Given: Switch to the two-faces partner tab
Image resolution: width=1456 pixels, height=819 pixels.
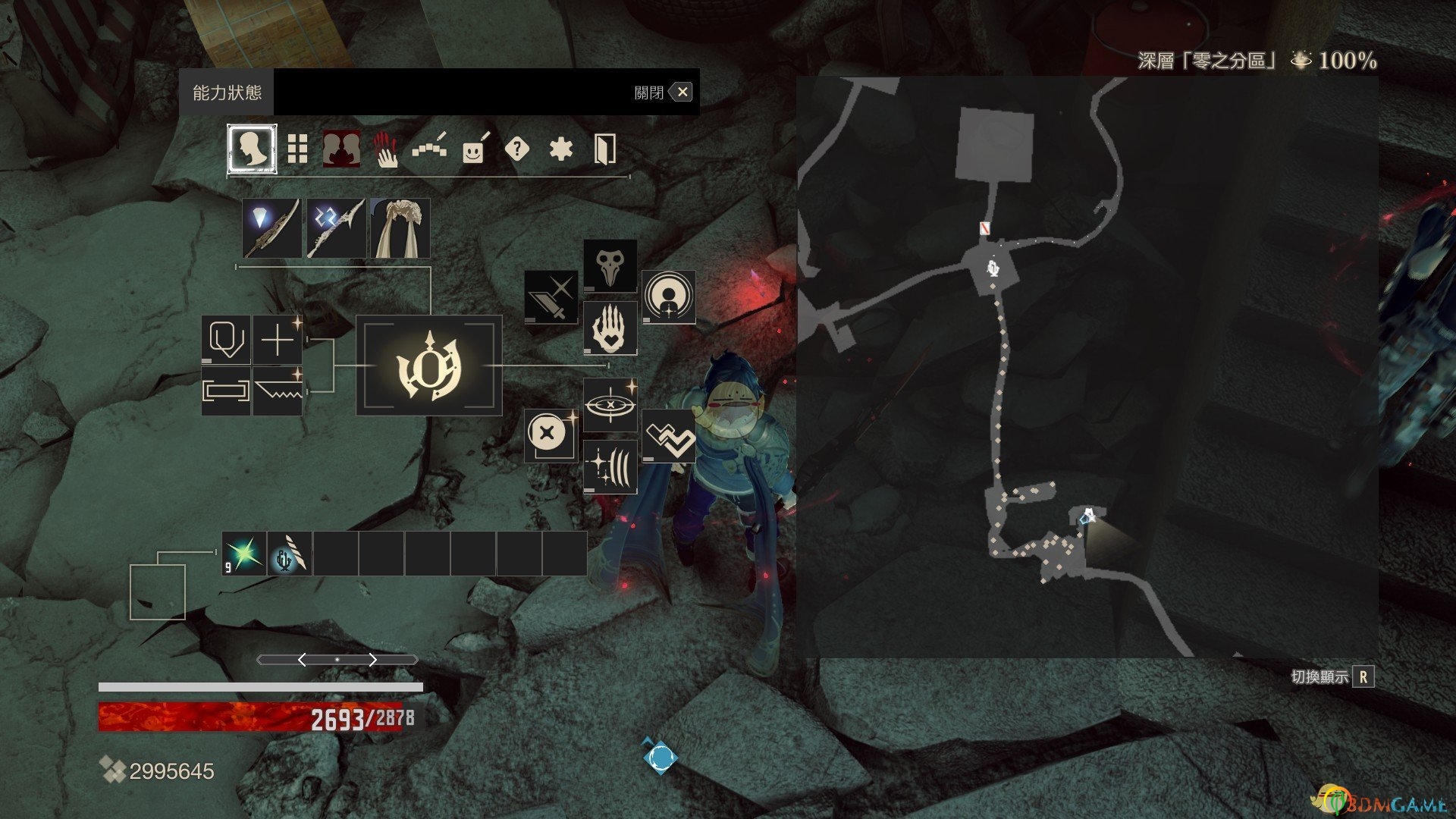Looking at the screenshot, I should [341, 149].
